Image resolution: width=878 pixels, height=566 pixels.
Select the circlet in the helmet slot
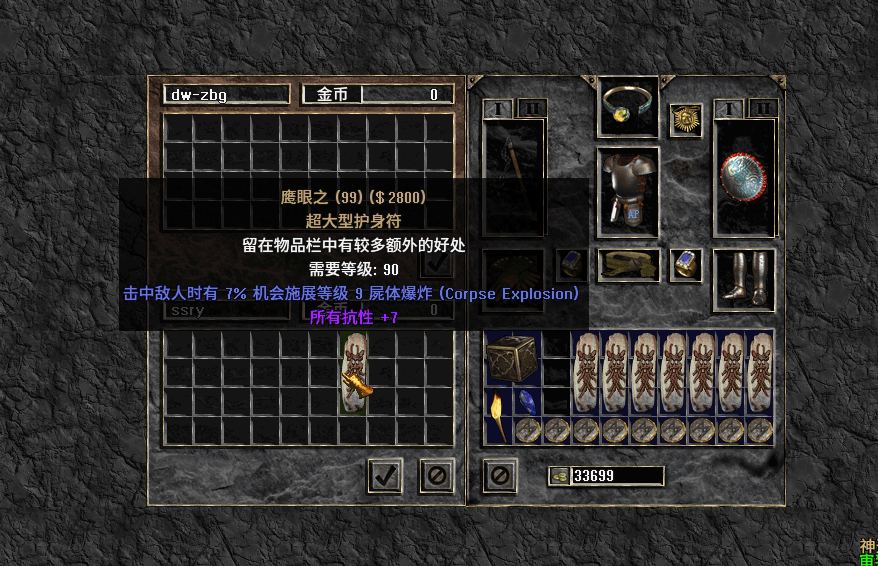pos(629,107)
